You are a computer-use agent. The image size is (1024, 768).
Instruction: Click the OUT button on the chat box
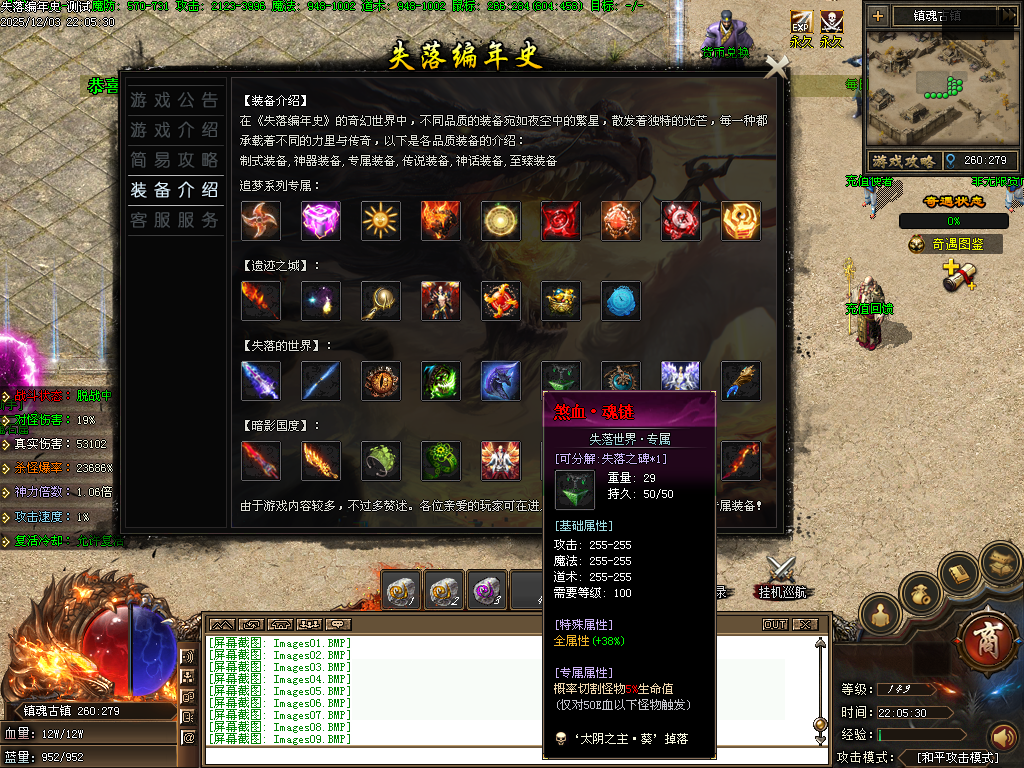click(x=775, y=625)
